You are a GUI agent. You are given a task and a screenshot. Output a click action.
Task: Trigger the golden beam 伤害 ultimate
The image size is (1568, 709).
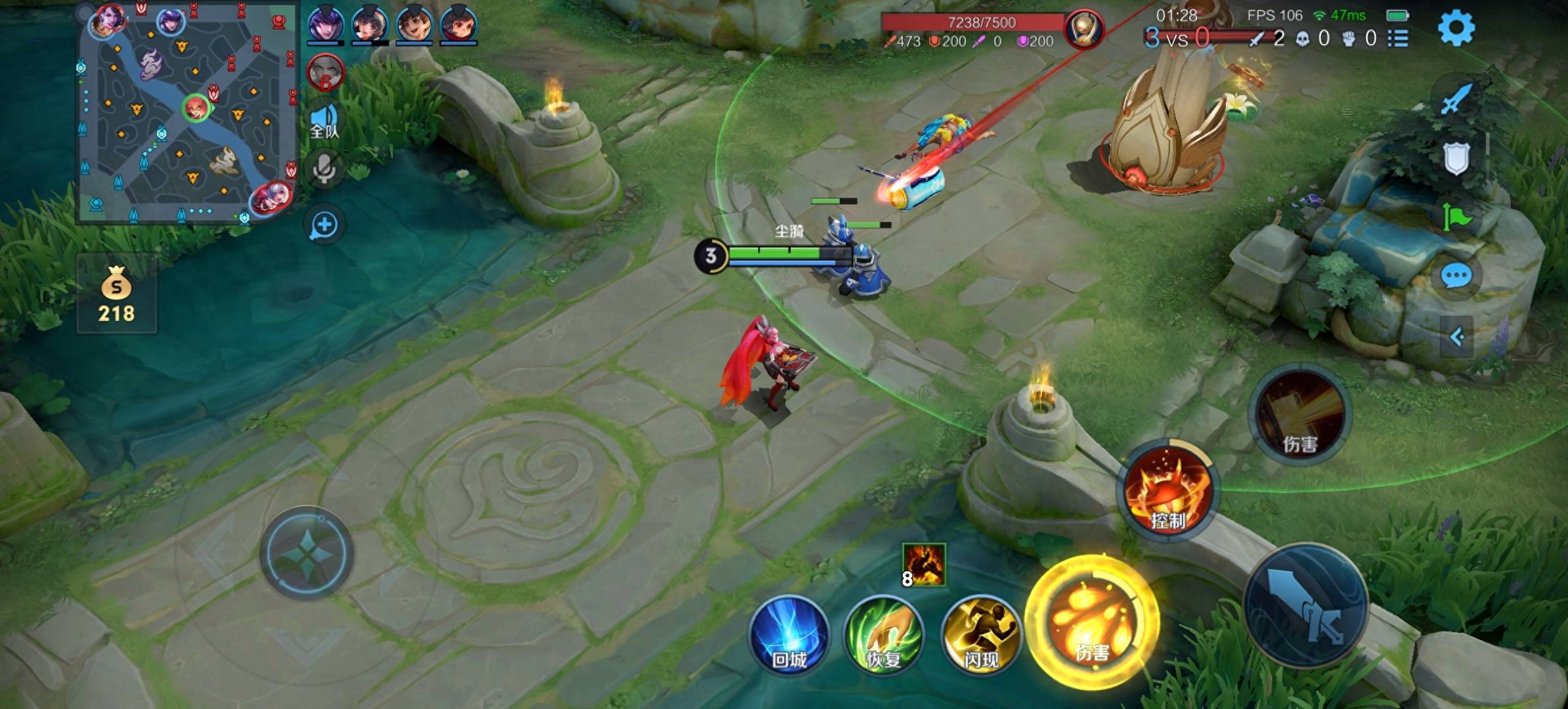point(1300,414)
